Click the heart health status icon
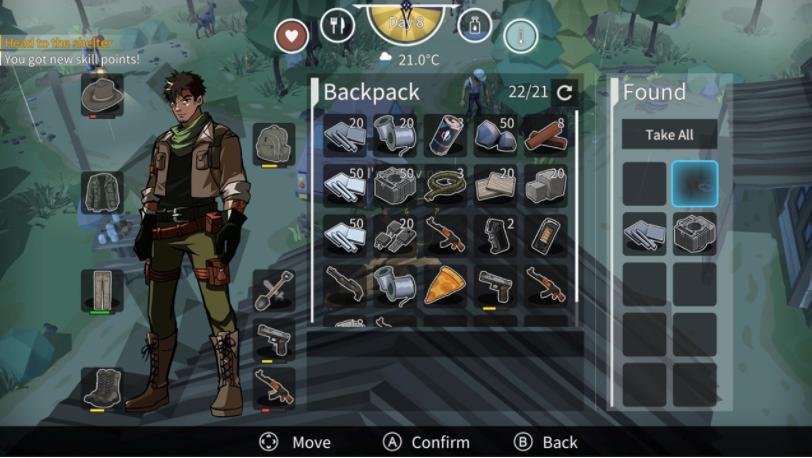 (292, 36)
